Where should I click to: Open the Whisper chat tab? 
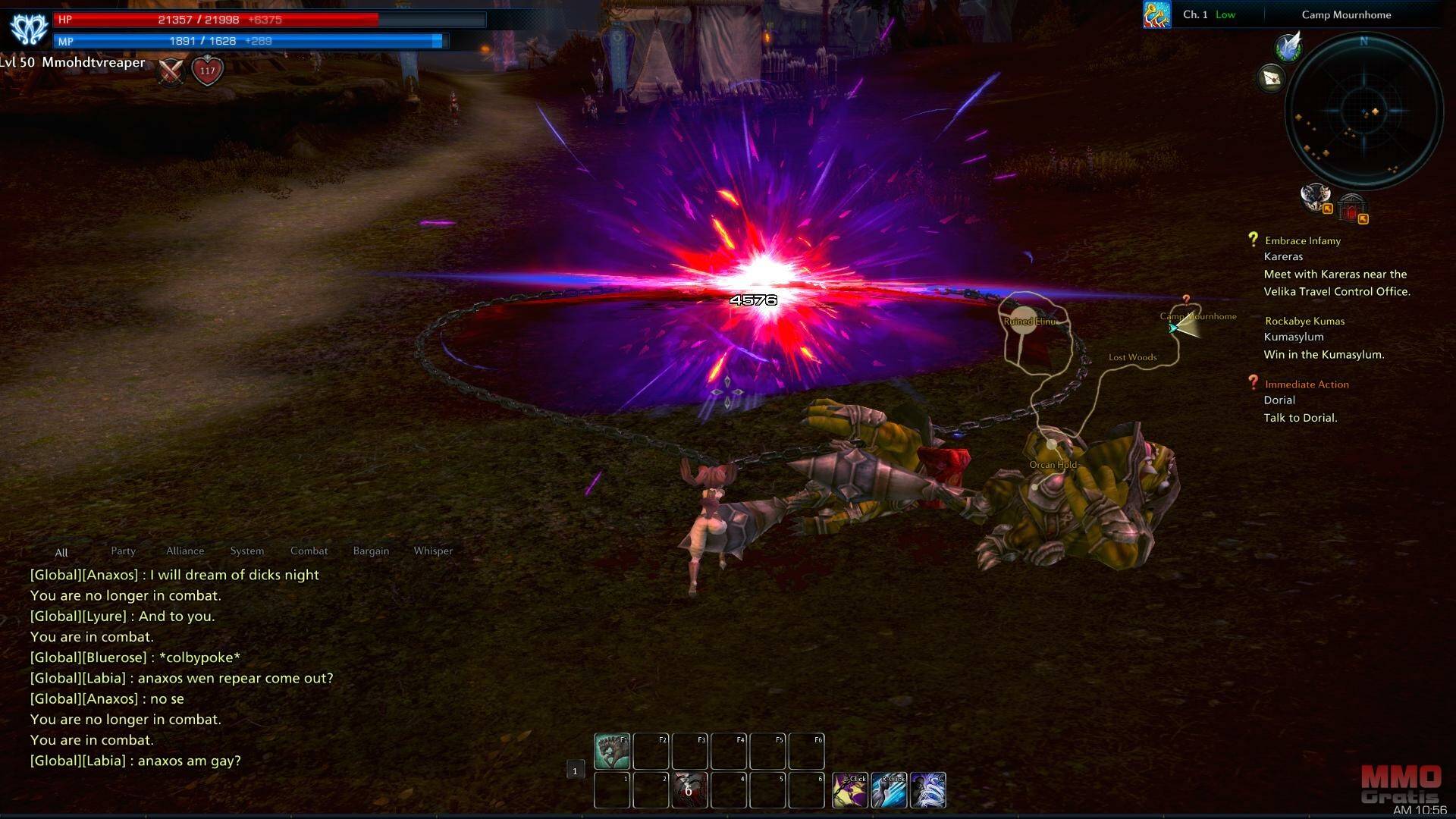click(433, 551)
